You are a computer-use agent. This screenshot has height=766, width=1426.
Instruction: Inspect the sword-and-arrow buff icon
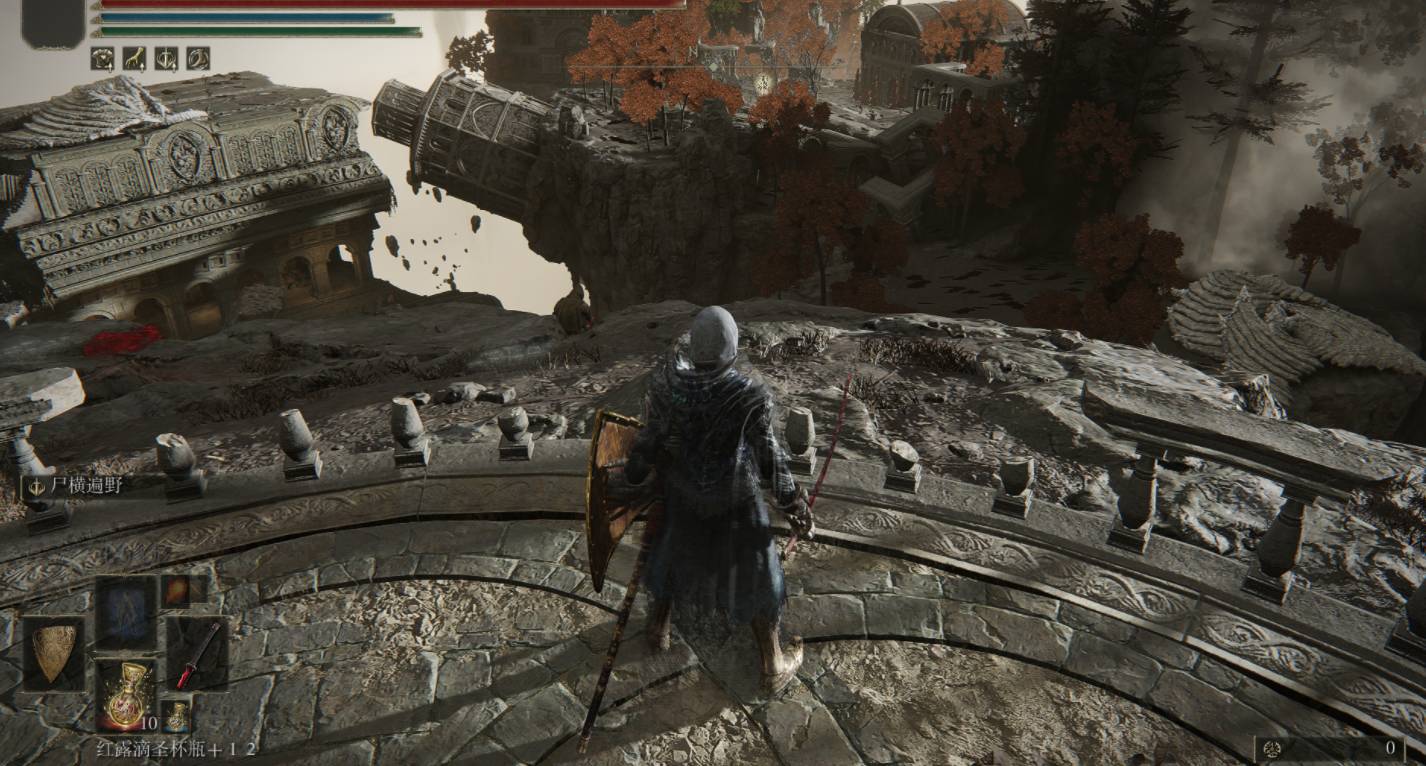[166, 59]
